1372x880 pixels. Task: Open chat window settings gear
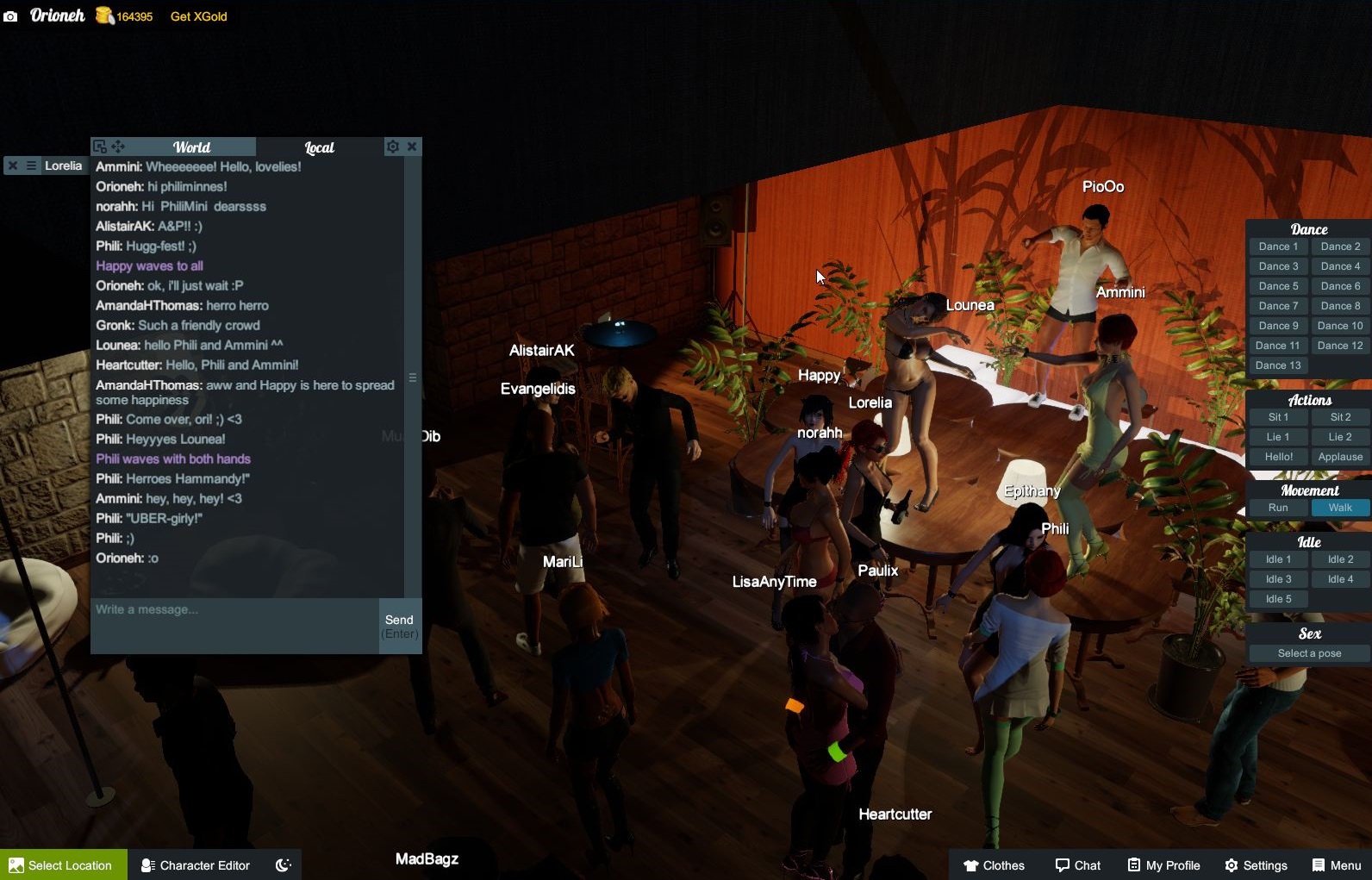[393, 147]
